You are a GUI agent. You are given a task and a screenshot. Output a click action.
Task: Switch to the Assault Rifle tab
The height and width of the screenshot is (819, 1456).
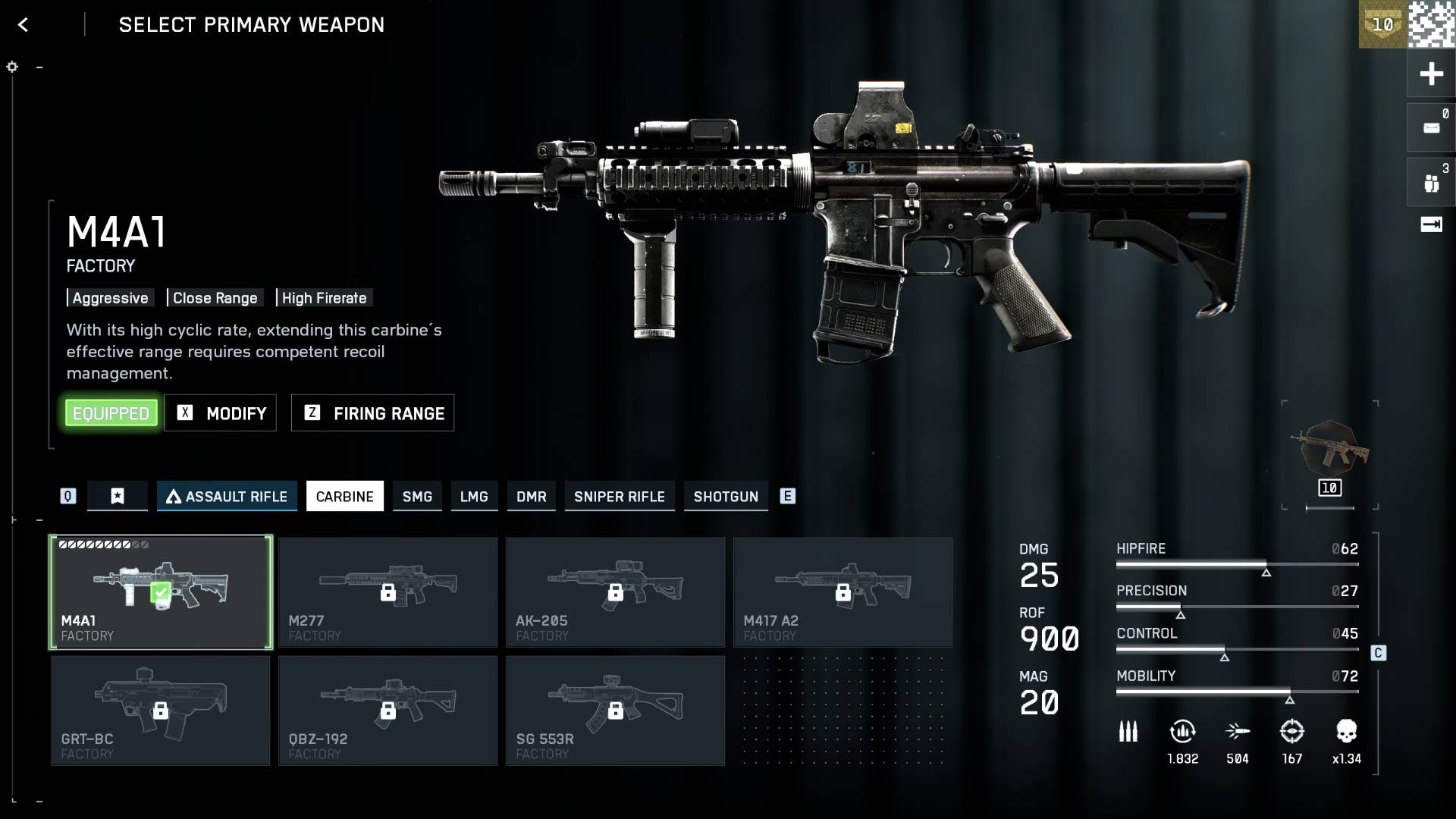pyautogui.click(x=227, y=497)
